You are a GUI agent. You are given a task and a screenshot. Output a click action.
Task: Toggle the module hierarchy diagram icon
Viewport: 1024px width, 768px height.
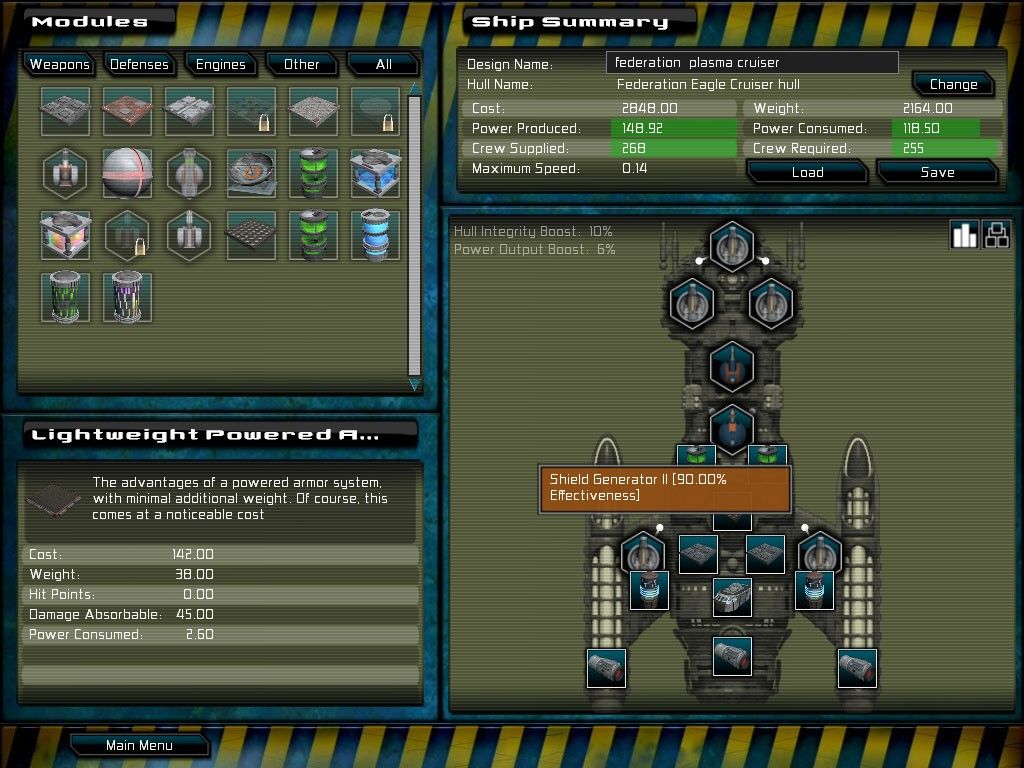point(996,234)
